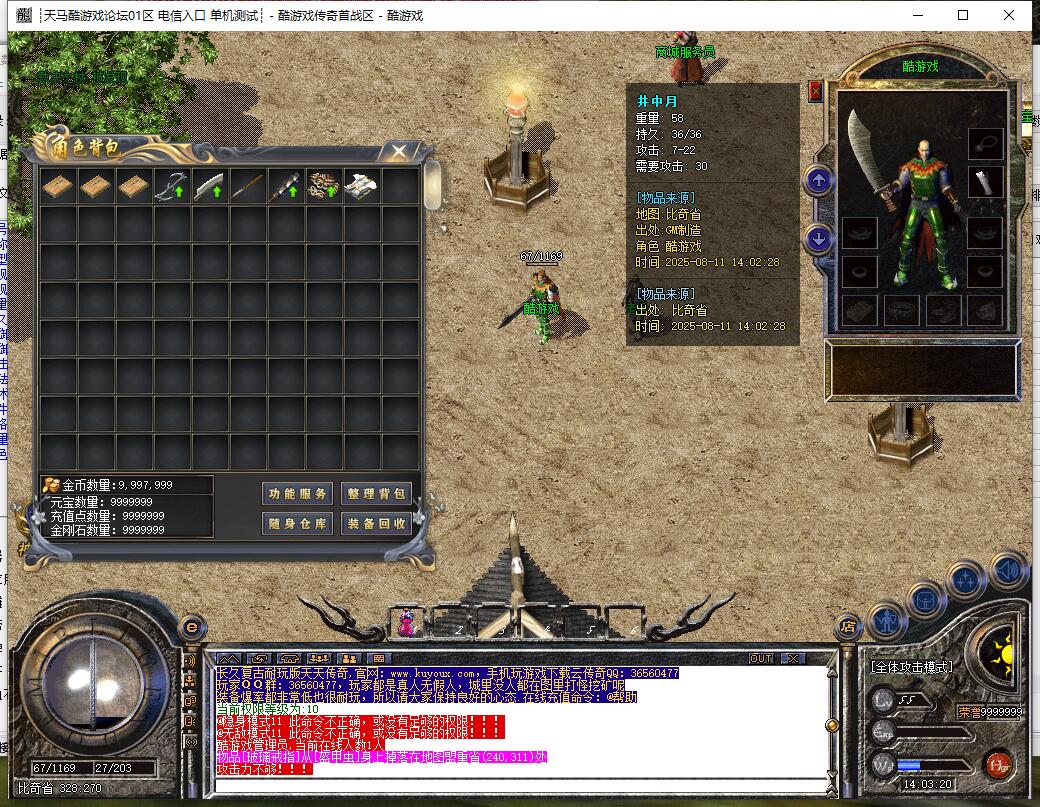This screenshot has height=807, width=1040.
Task: Choose the 装备回收 equipment recycle button
Action: pyautogui.click(x=376, y=523)
